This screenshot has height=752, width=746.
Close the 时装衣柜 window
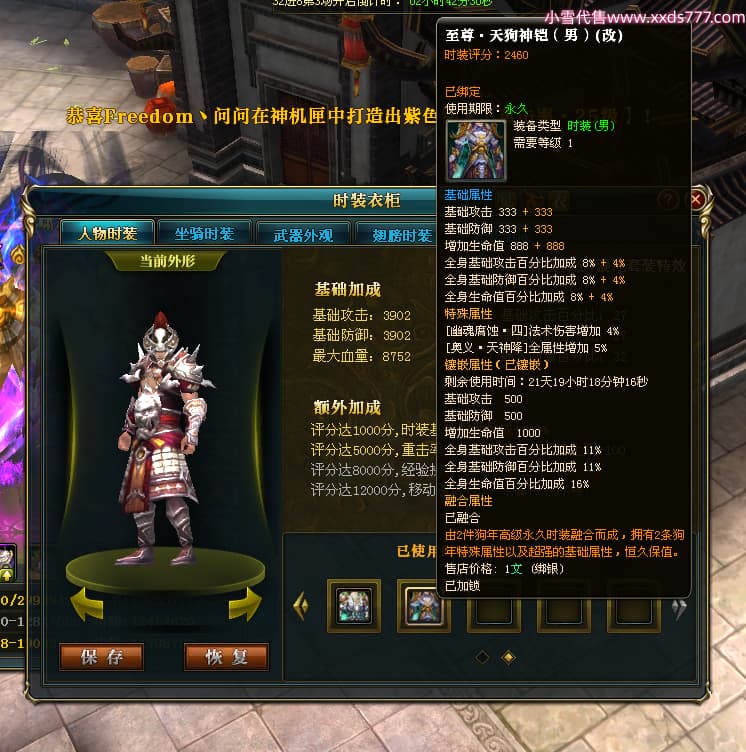point(696,201)
